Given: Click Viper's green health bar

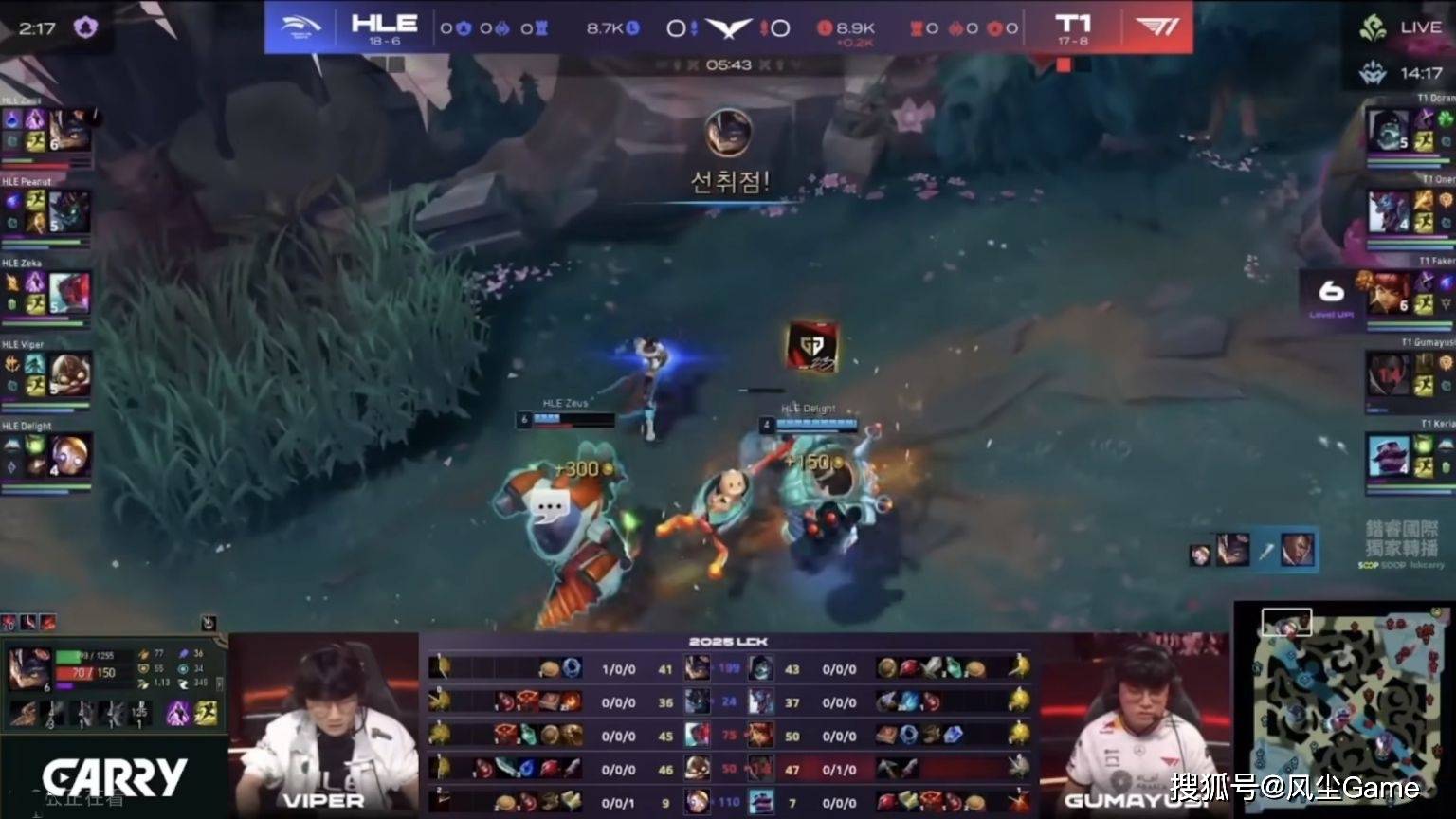Looking at the screenshot, I should tap(67, 656).
